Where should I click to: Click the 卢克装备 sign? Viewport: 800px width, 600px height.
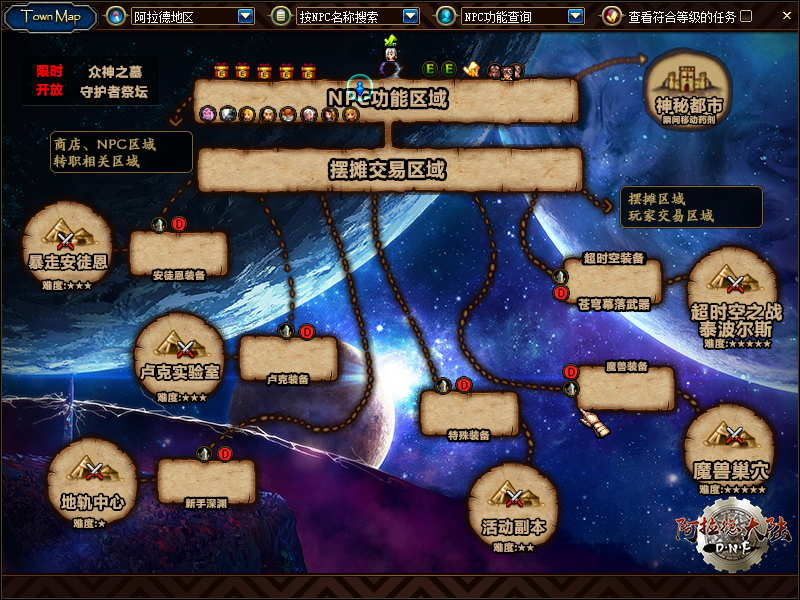click(288, 358)
